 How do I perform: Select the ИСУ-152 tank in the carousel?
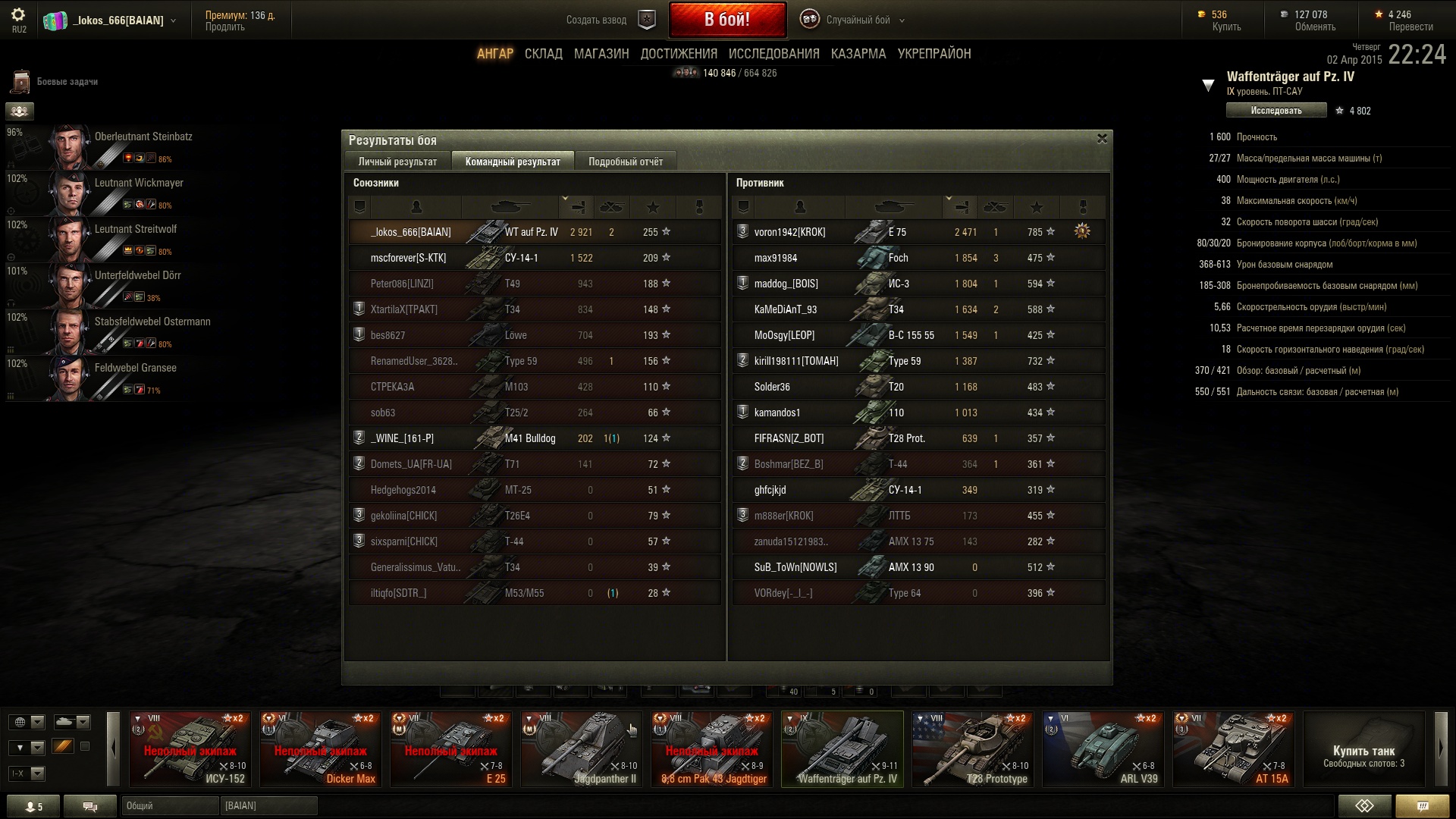[x=190, y=749]
